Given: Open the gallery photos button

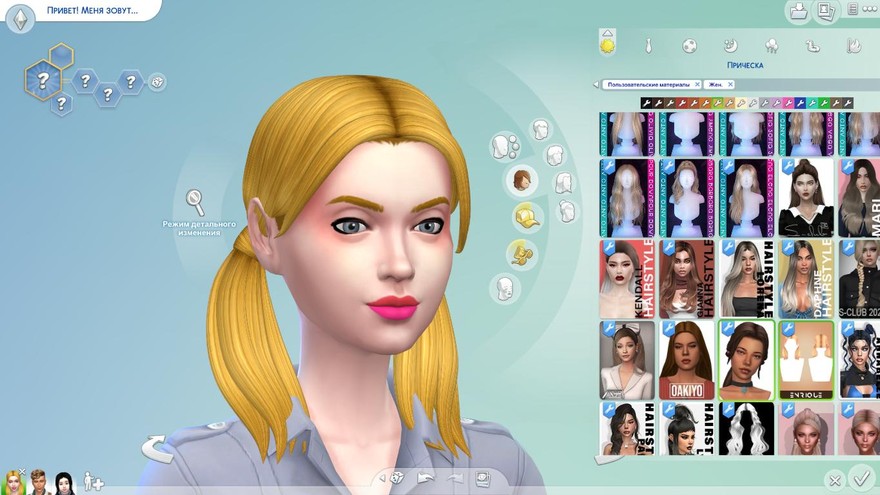Looking at the screenshot, I should (826, 12).
